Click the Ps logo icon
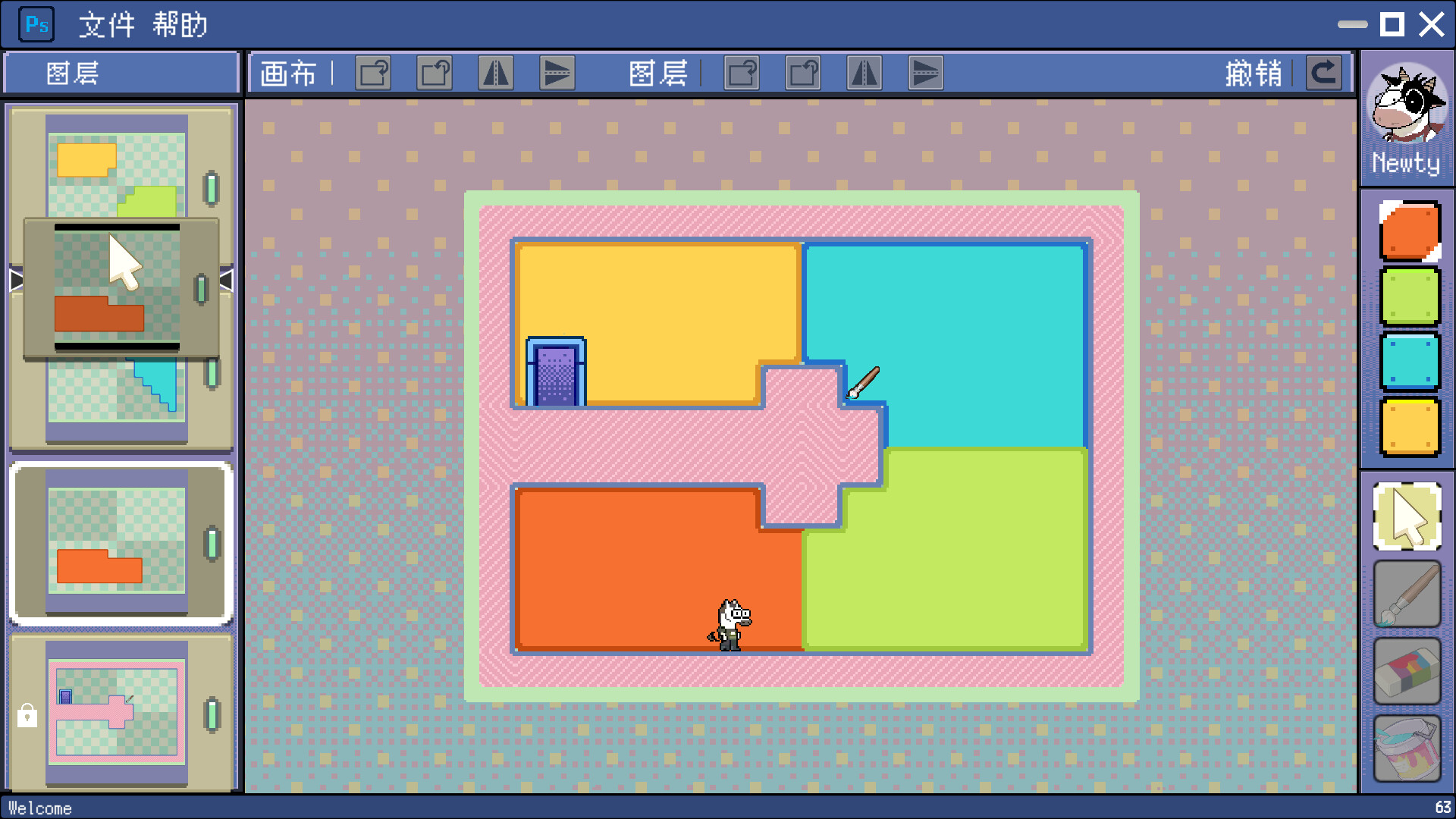The image size is (1456, 819). tap(36, 24)
